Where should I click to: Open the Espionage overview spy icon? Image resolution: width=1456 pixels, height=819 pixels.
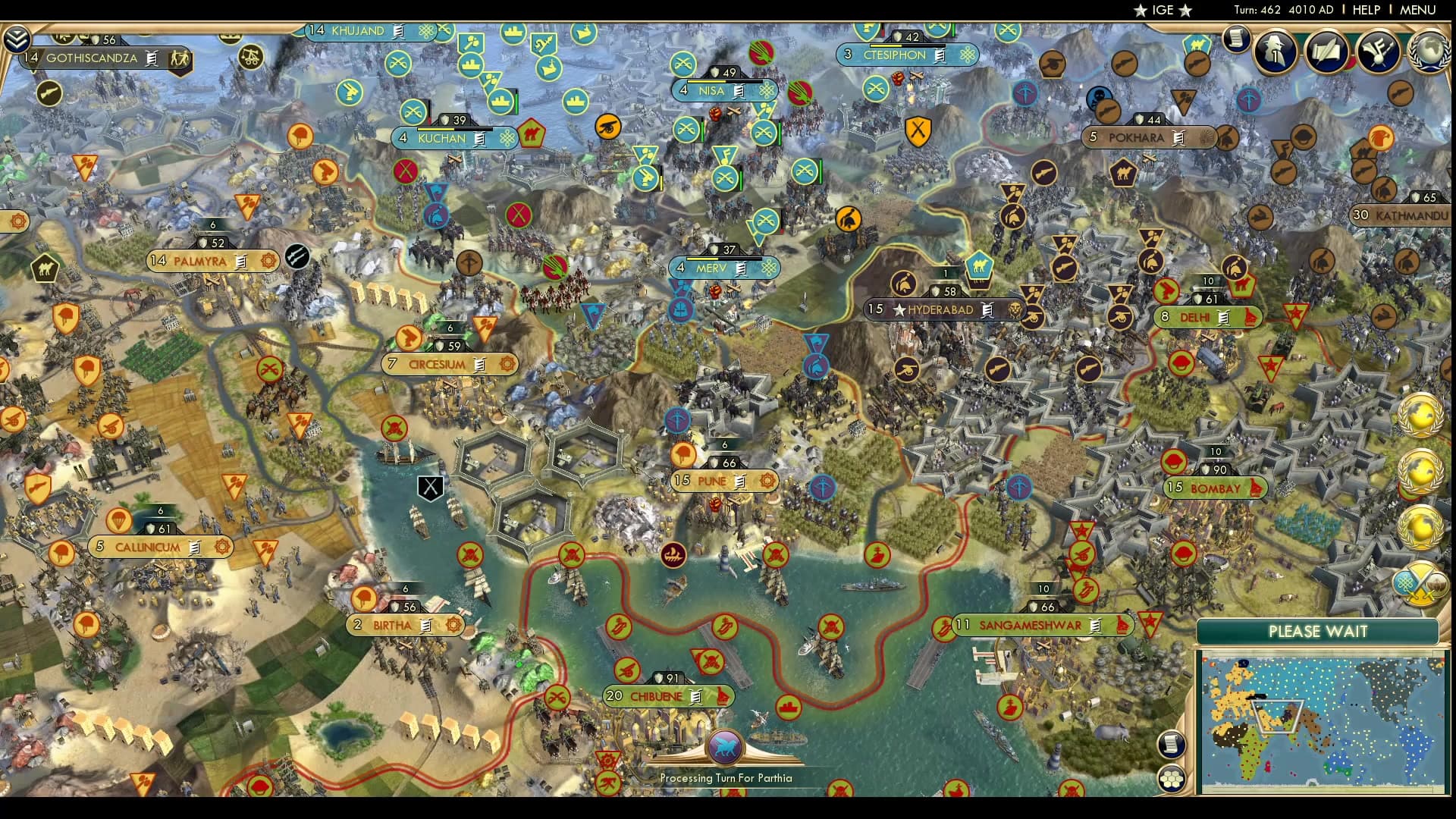coord(1276,52)
